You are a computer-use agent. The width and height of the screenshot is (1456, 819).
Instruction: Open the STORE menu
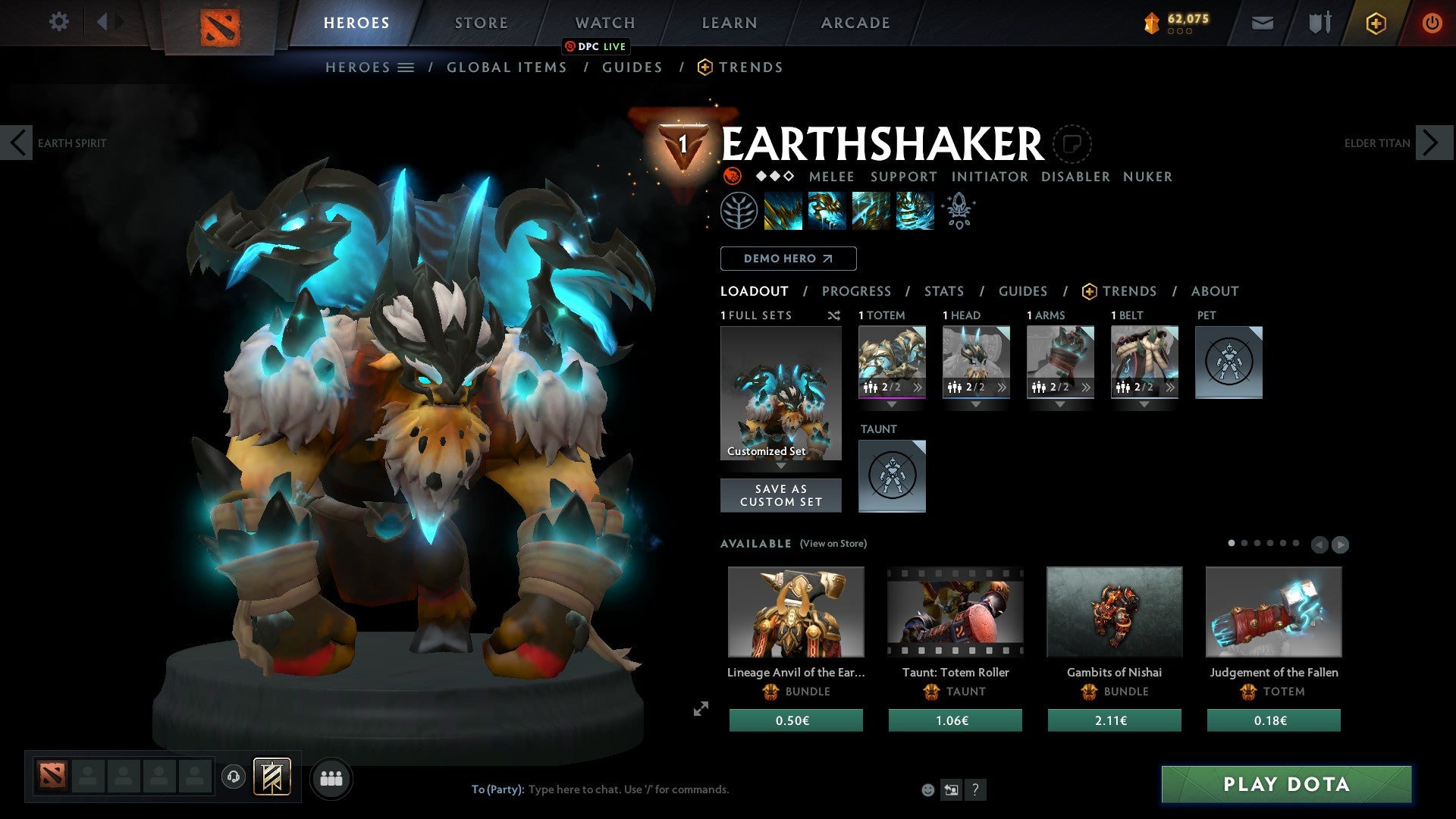click(x=481, y=22)
